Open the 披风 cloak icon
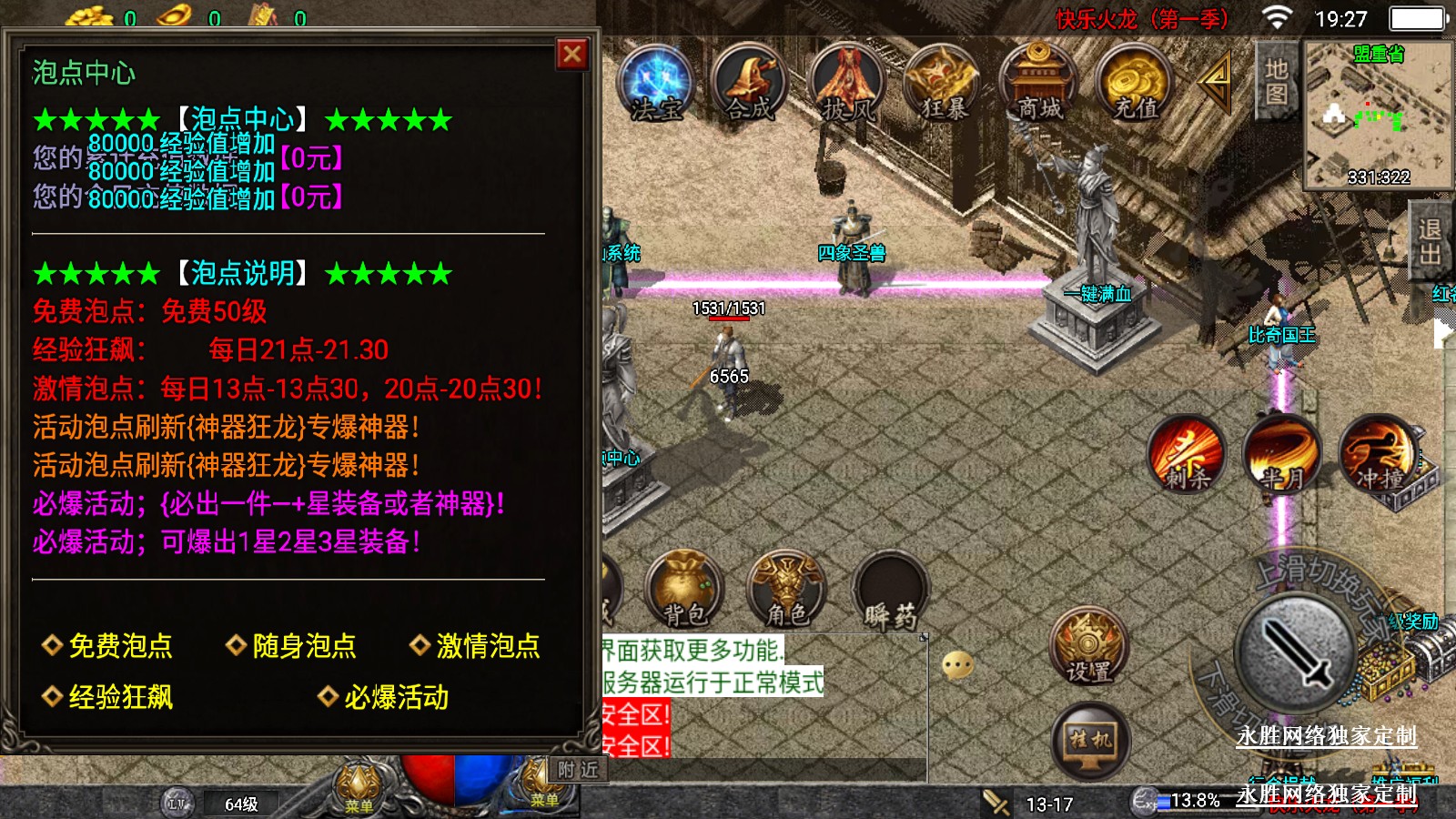This screenshot has height=819, width=1456. click(847, 84)
